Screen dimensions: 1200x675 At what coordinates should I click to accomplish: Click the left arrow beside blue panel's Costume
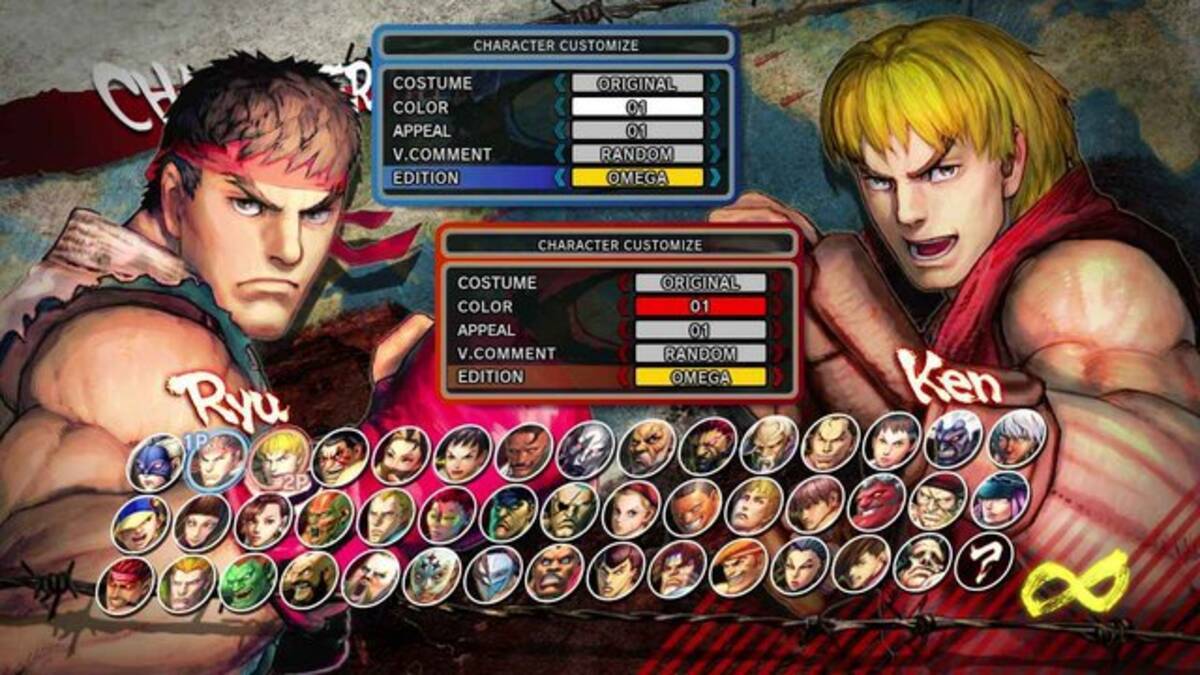561,84
